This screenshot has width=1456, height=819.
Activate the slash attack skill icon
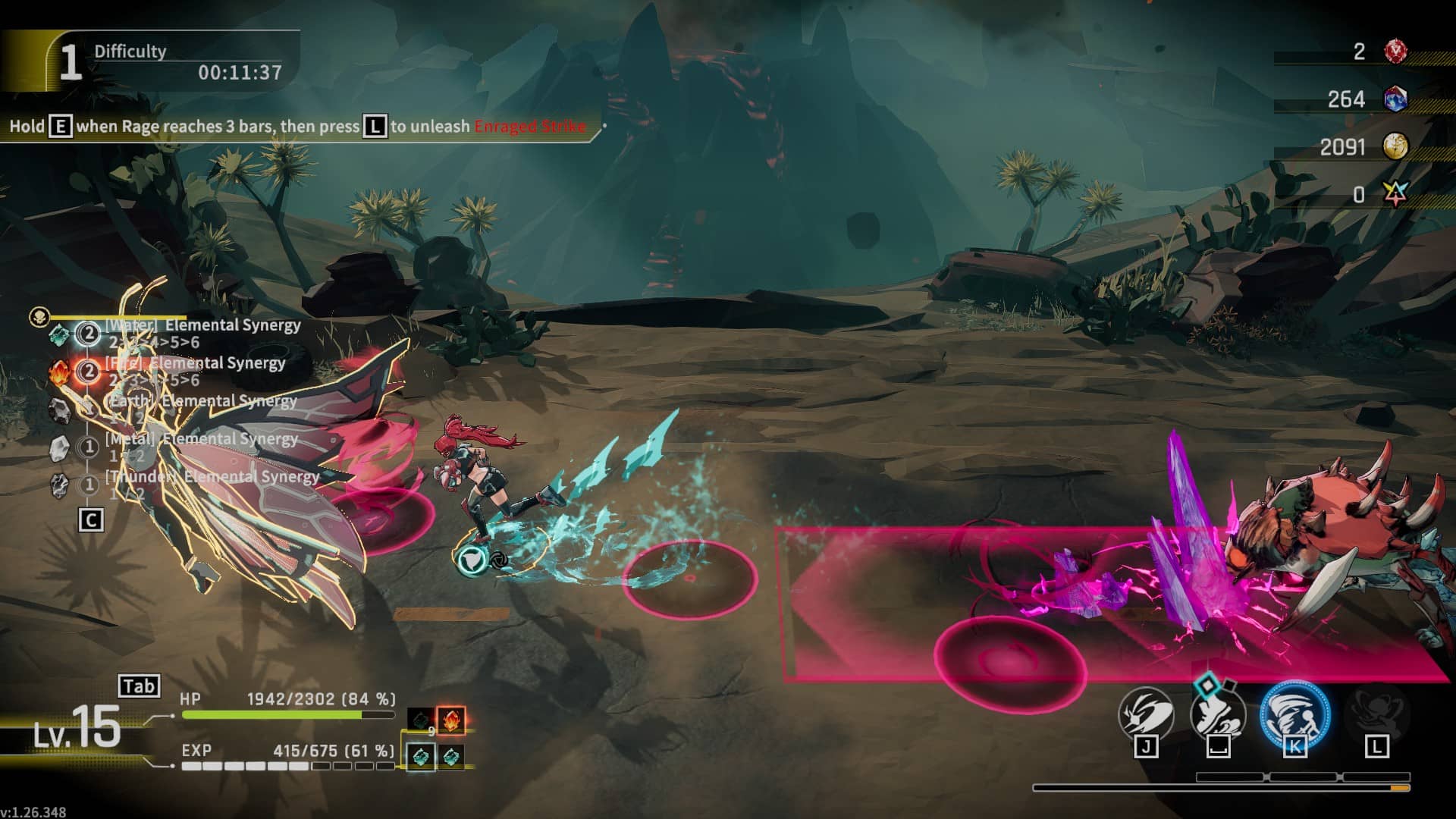[1146, 714]
